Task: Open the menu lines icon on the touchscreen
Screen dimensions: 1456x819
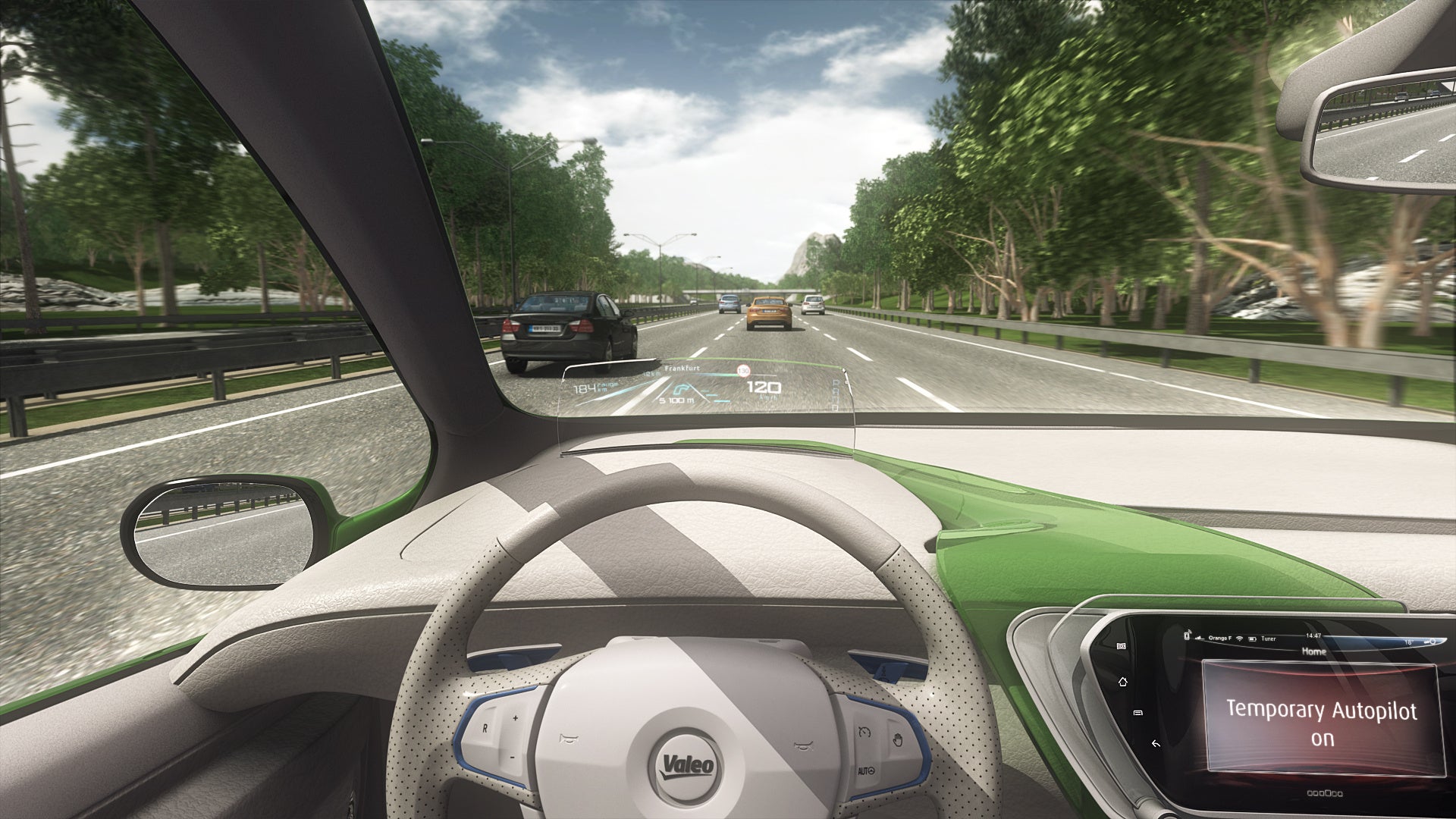Action: click(x=1137, y=713)
